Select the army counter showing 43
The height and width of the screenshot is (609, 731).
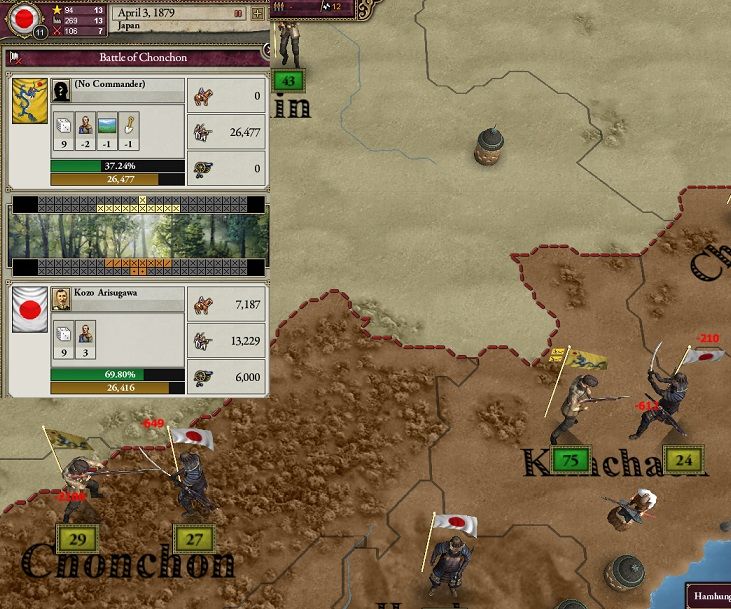coord(289,80)
